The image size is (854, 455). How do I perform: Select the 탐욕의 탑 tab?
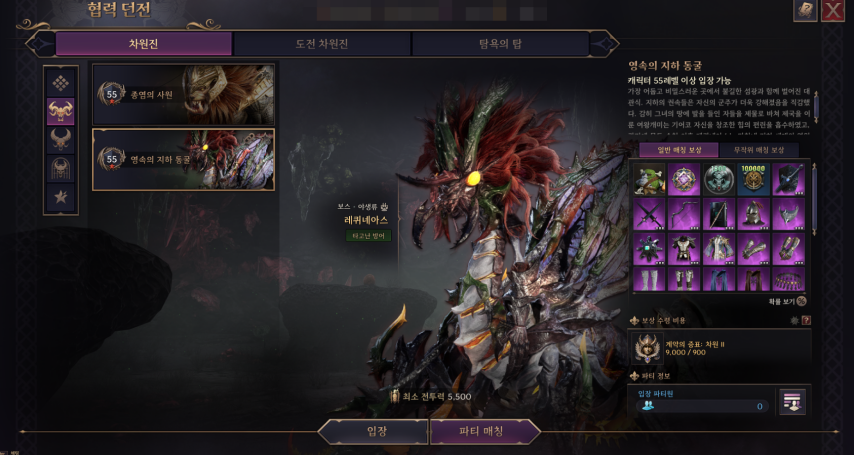pyautogui.click(x=500, y=44)
